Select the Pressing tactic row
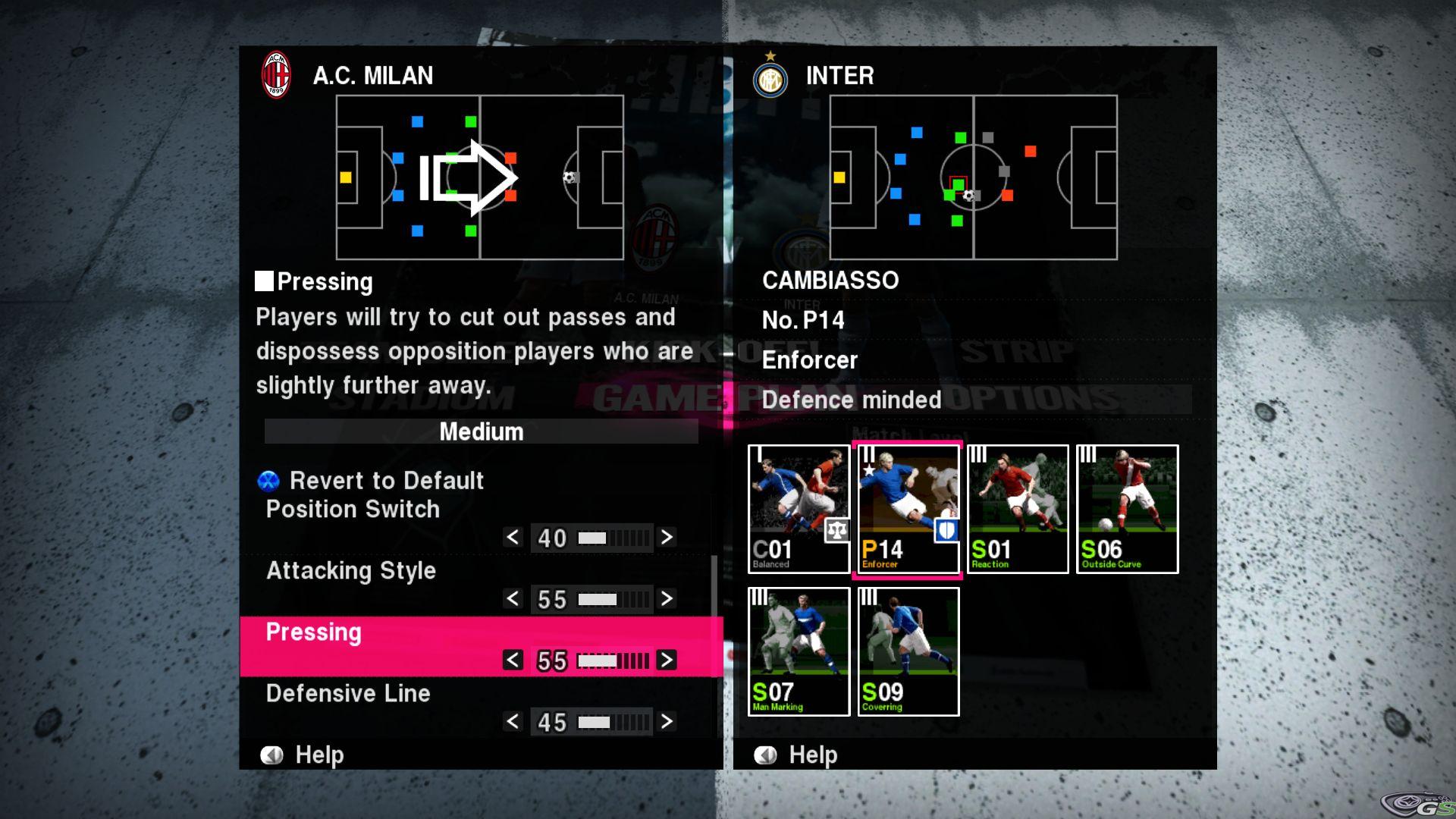 [x=313, y=632]
